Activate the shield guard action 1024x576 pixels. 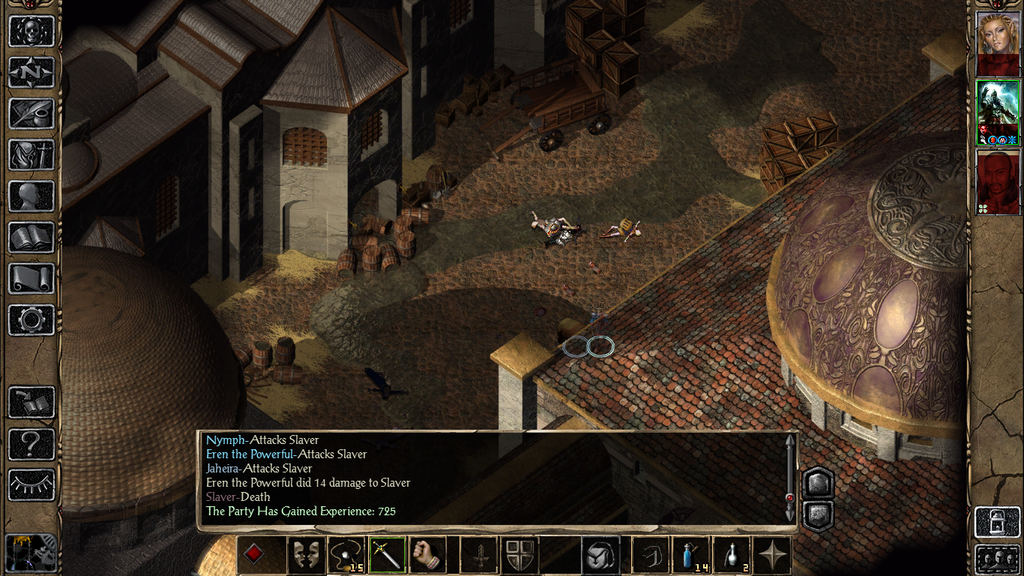coord(518,555)
